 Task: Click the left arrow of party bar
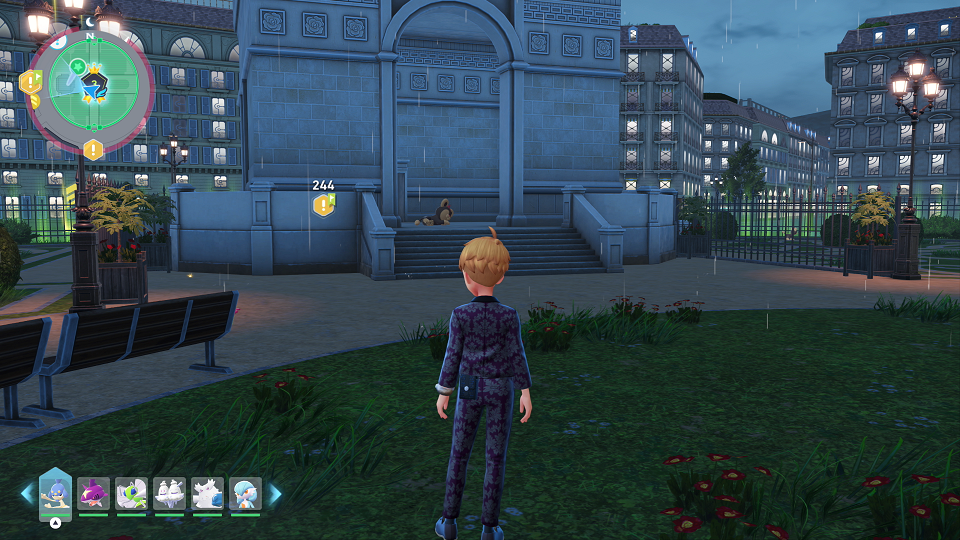[x=27, y=493]
